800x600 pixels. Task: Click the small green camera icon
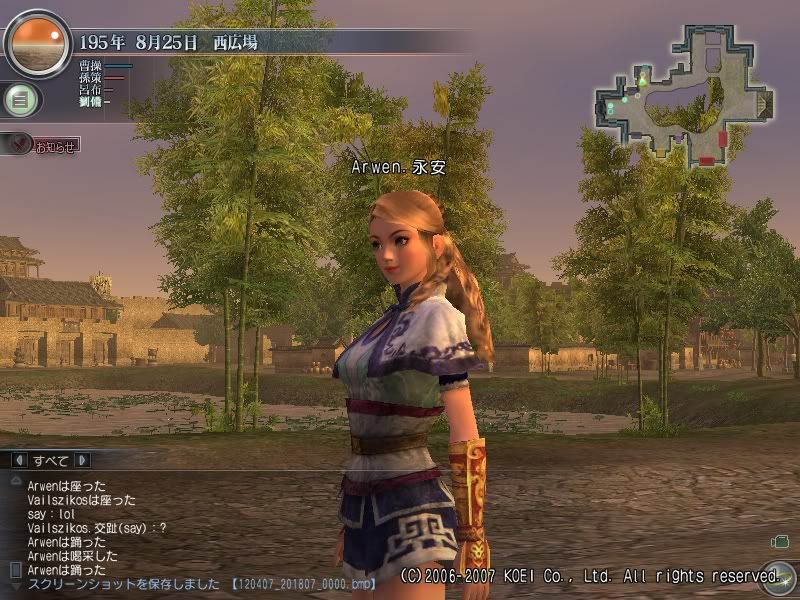[780, 541]
